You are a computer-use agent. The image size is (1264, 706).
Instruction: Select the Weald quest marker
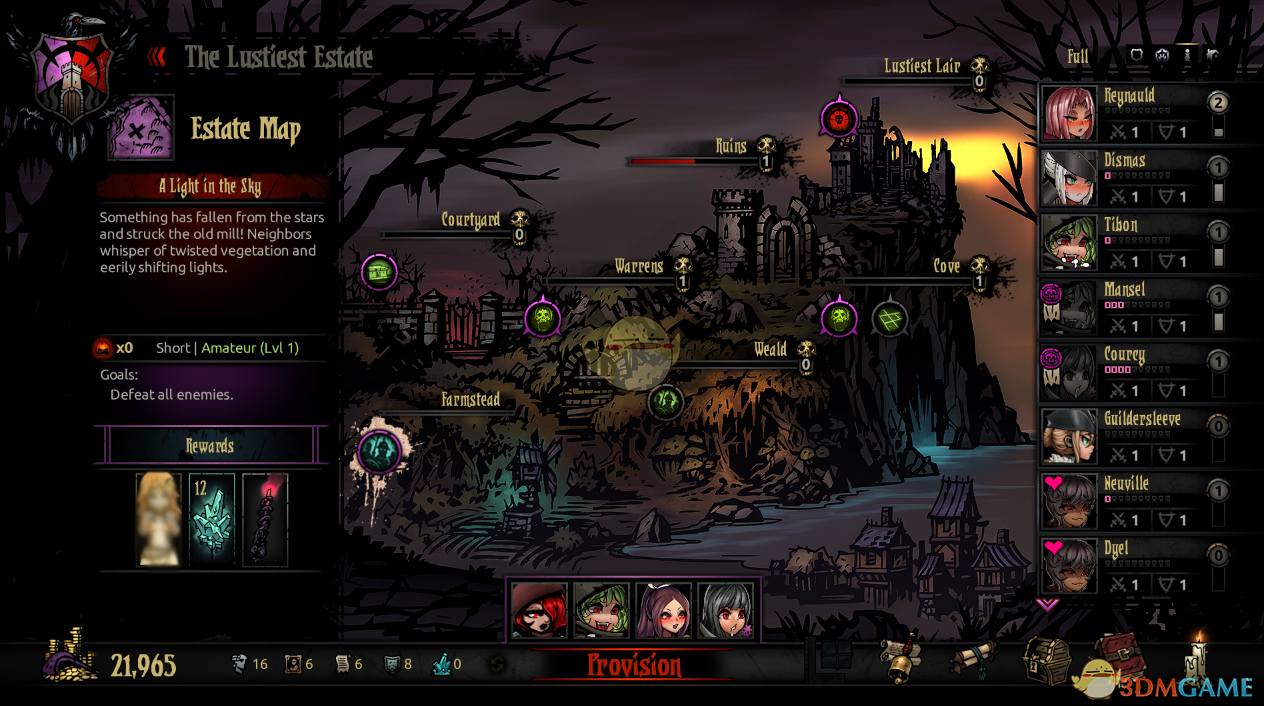pos(665,402)
